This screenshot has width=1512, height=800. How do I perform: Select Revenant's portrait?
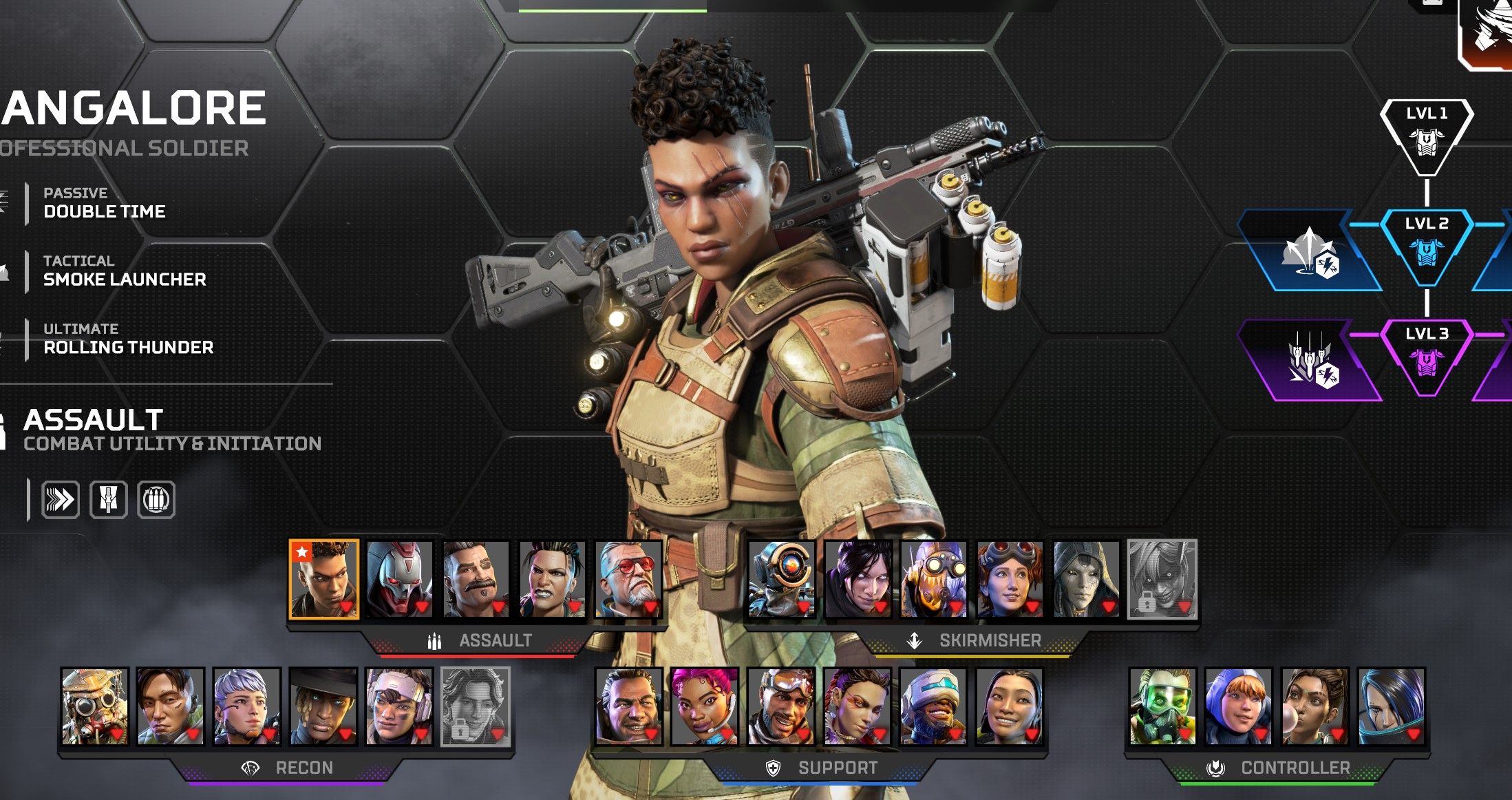click(x=400, y=579)
